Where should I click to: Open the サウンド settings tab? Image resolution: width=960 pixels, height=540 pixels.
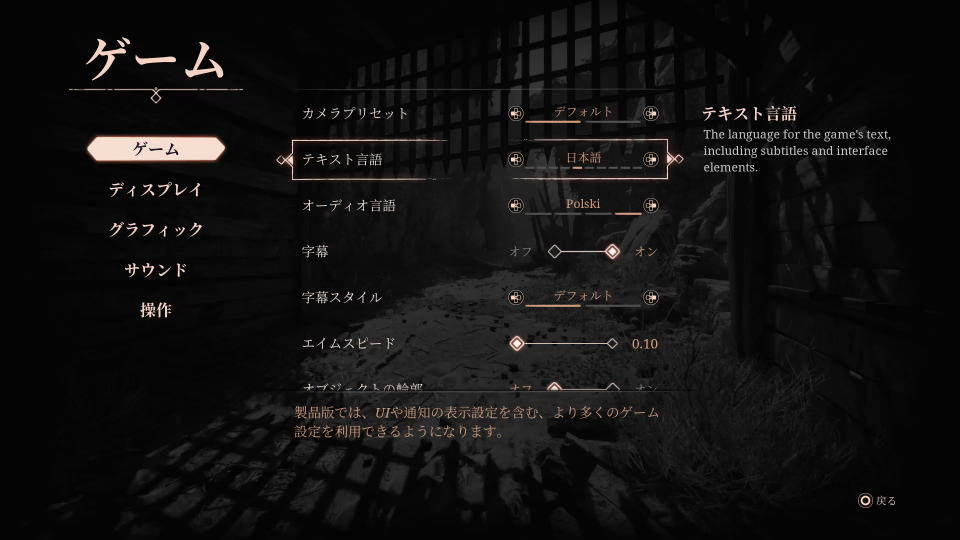pos(156,269)
